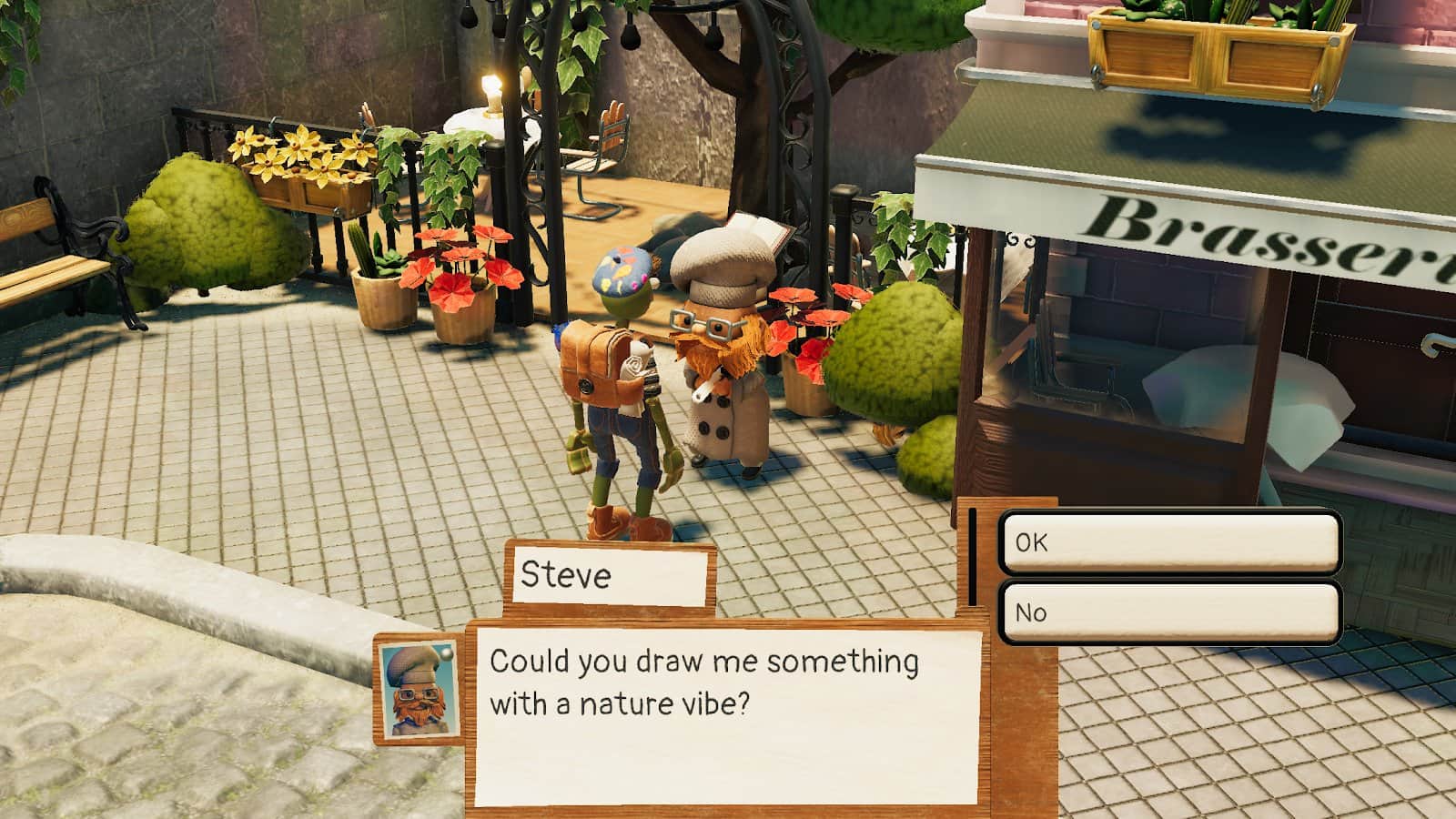Confirm the request by clicking OK

pyautogui.click(x=1169, y=542)
